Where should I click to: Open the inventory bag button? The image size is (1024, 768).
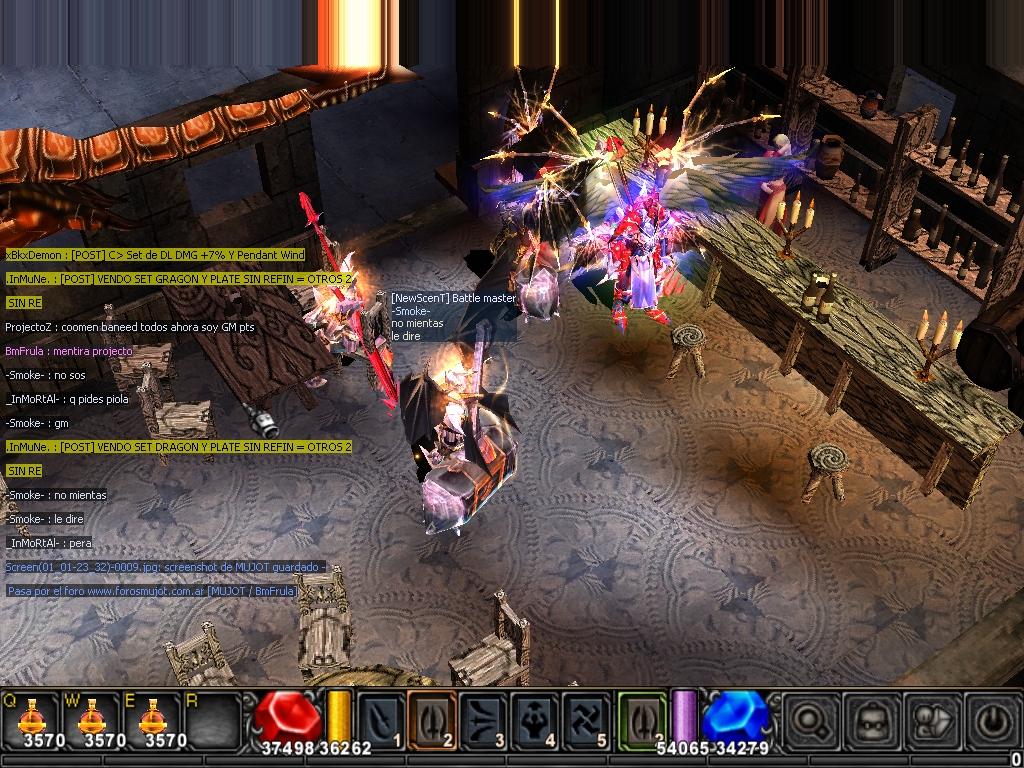pyautogui.click(x=871, y=719)
